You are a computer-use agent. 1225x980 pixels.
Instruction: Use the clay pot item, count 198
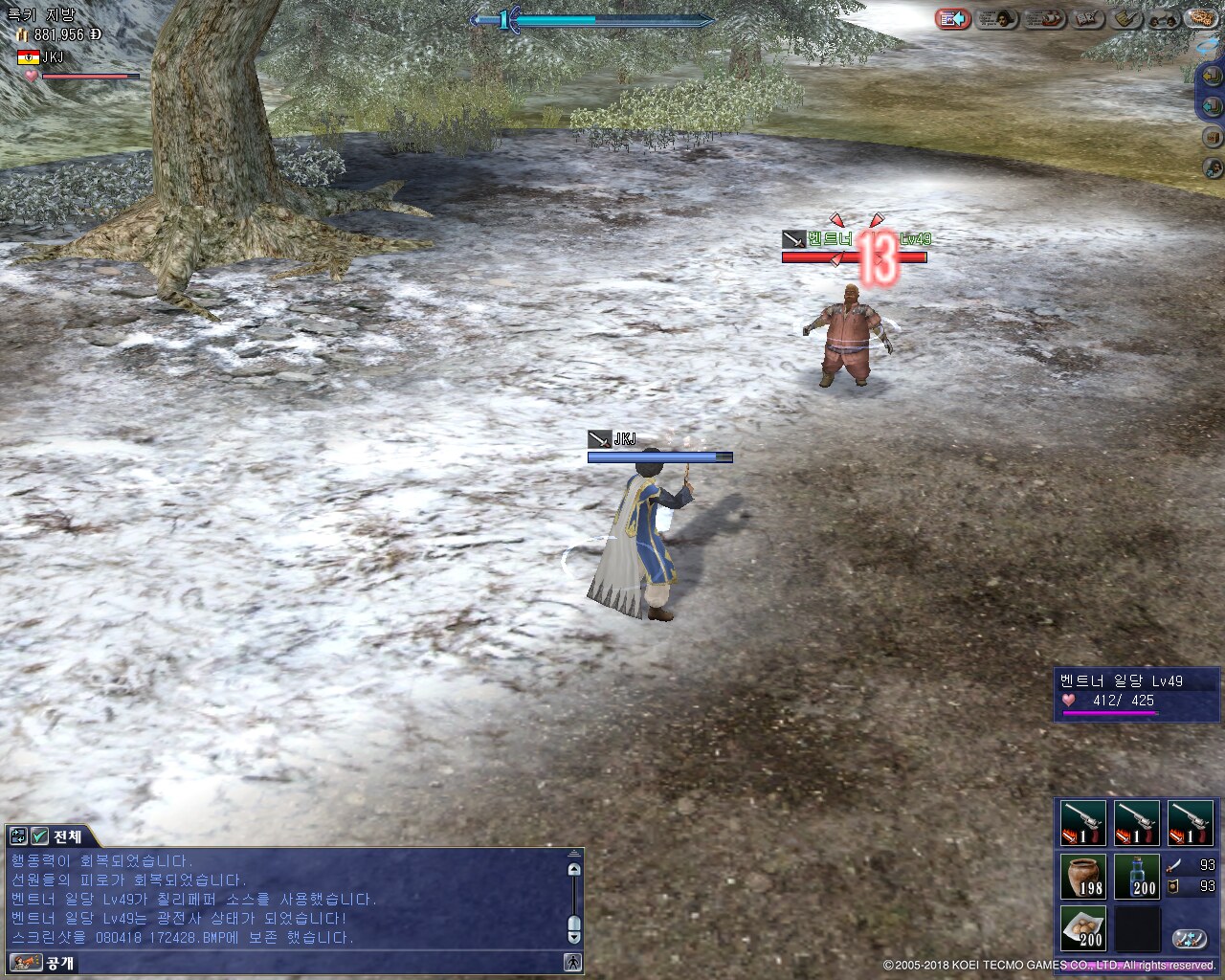tap(1083, 877)
